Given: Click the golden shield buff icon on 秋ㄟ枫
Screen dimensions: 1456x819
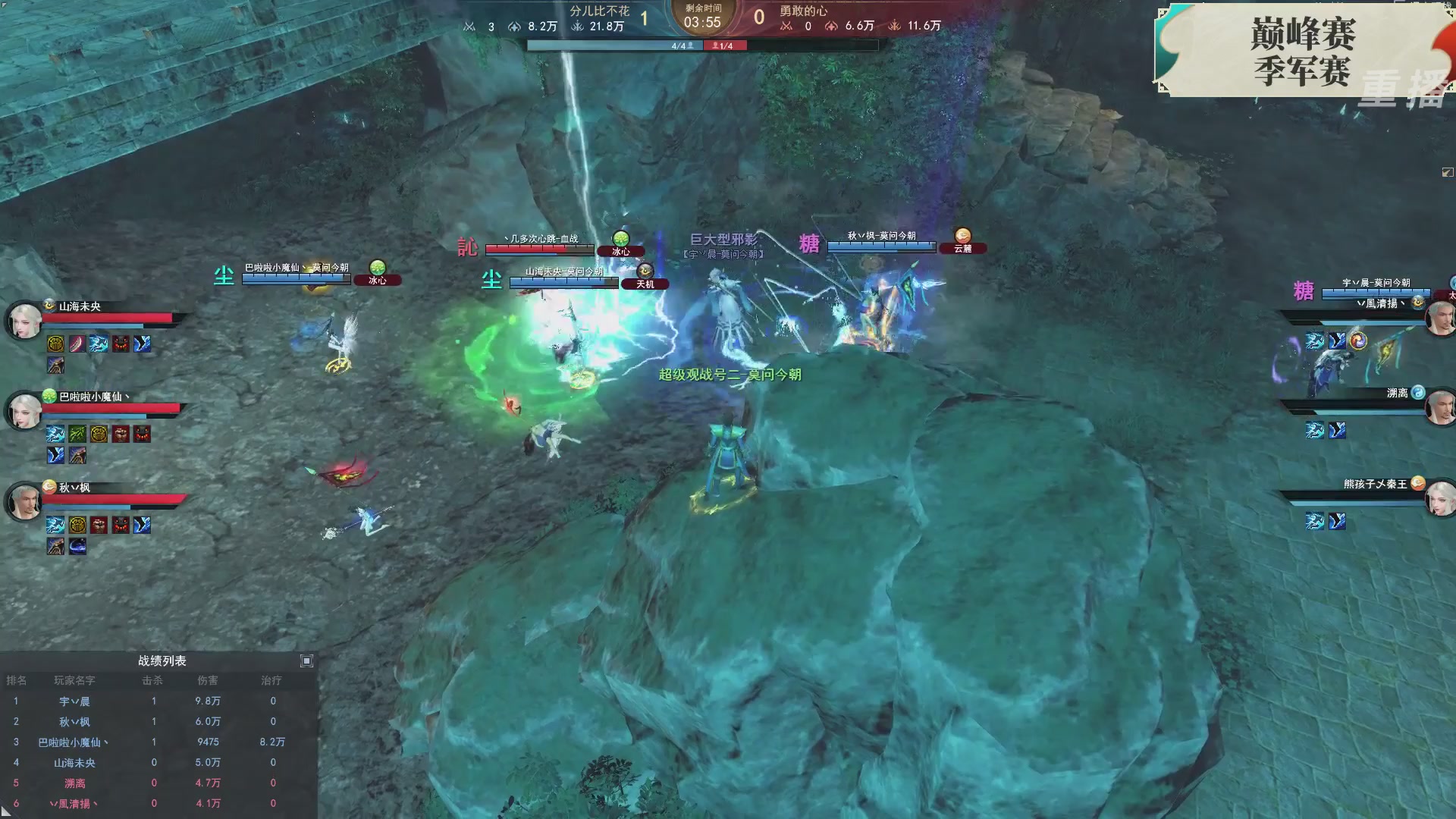Looking at the screenshot, I should pyautogui.click(x=77, y=526).
